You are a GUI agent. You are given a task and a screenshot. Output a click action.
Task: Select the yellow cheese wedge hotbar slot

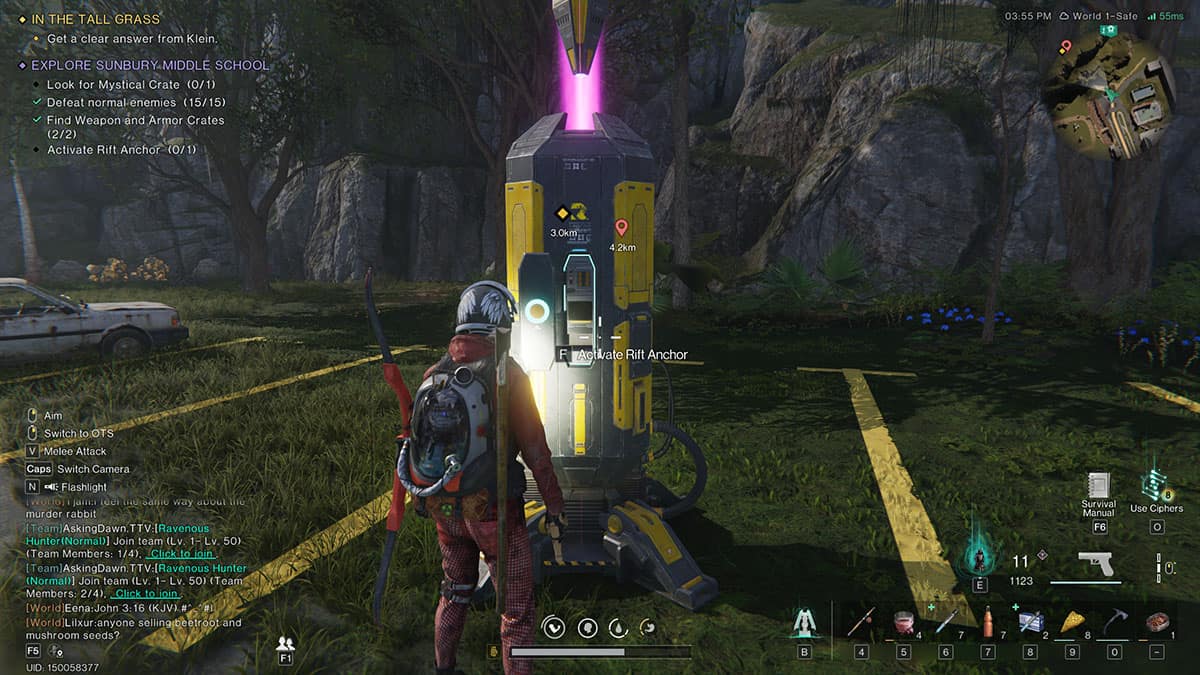pos(1071,622)
